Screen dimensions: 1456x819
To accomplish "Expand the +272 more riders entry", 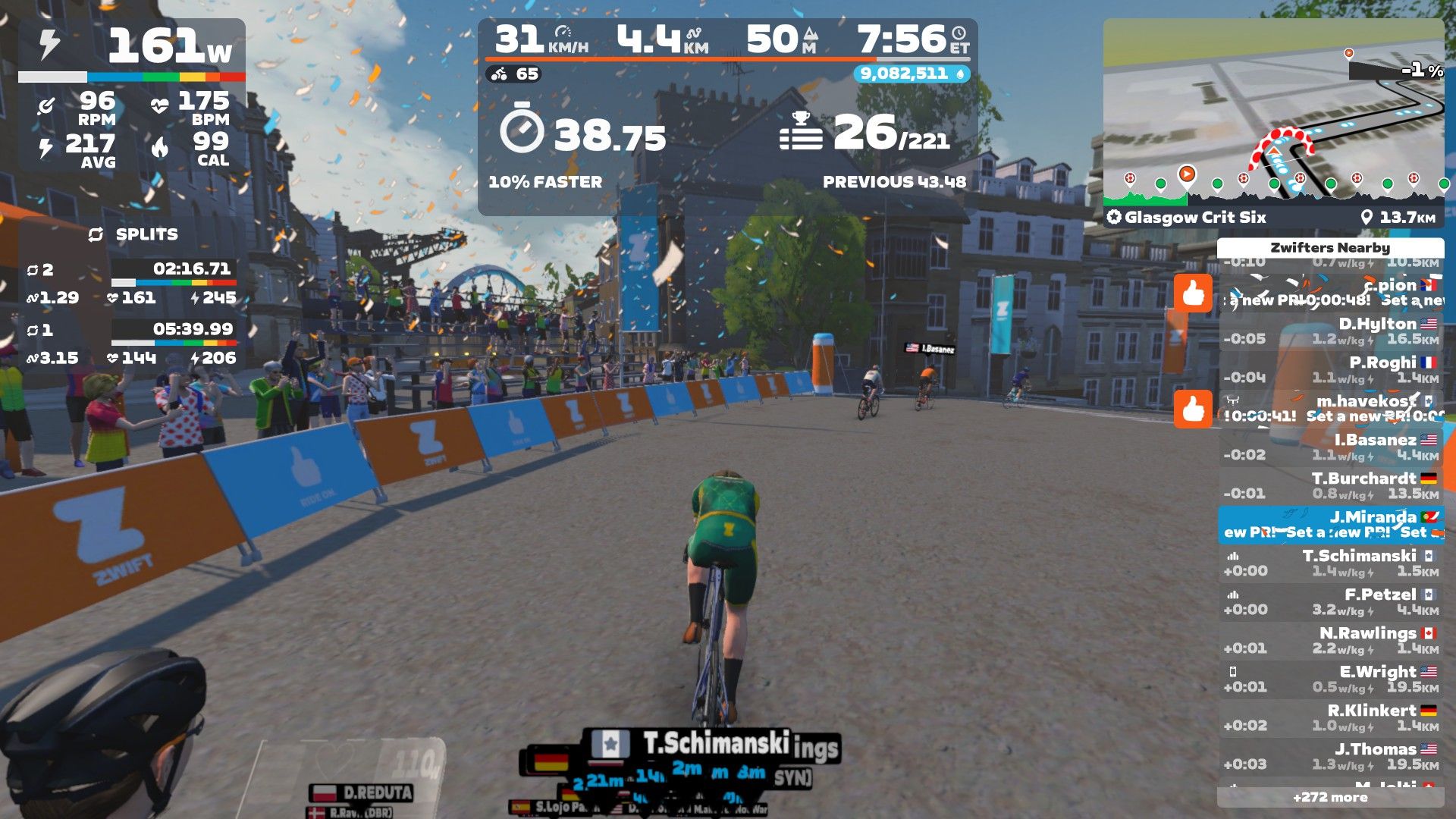I will click(1330, 797).
